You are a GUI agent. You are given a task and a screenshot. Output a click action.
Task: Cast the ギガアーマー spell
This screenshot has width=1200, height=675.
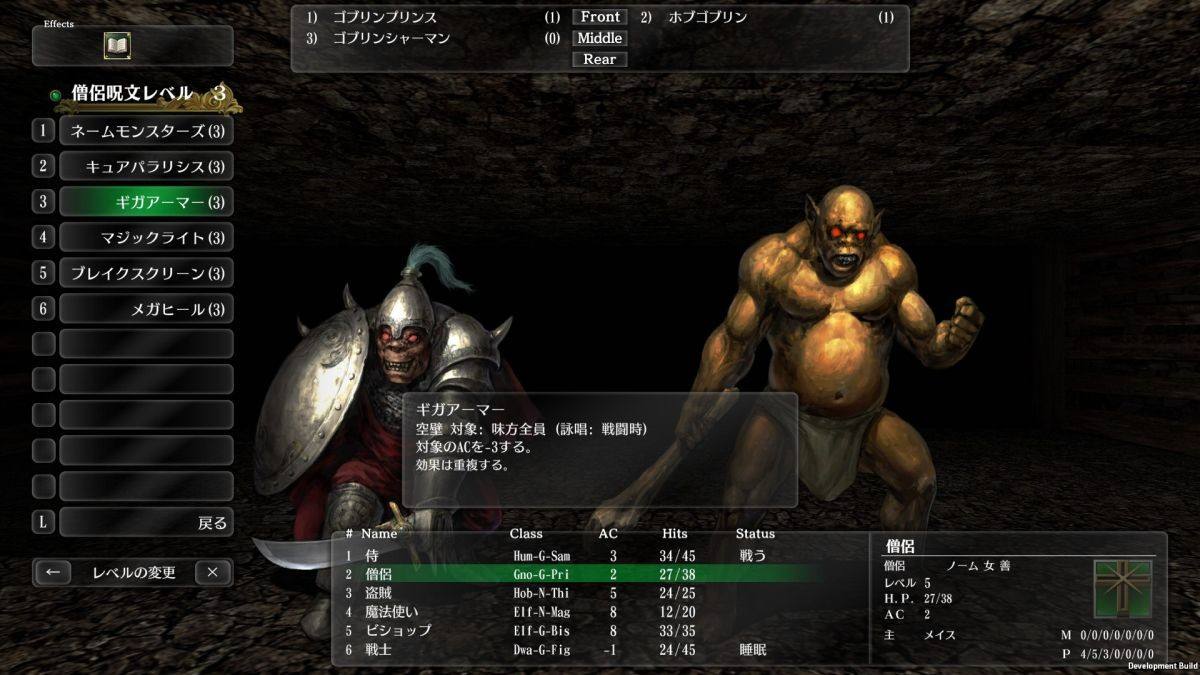tap(146, 202)
